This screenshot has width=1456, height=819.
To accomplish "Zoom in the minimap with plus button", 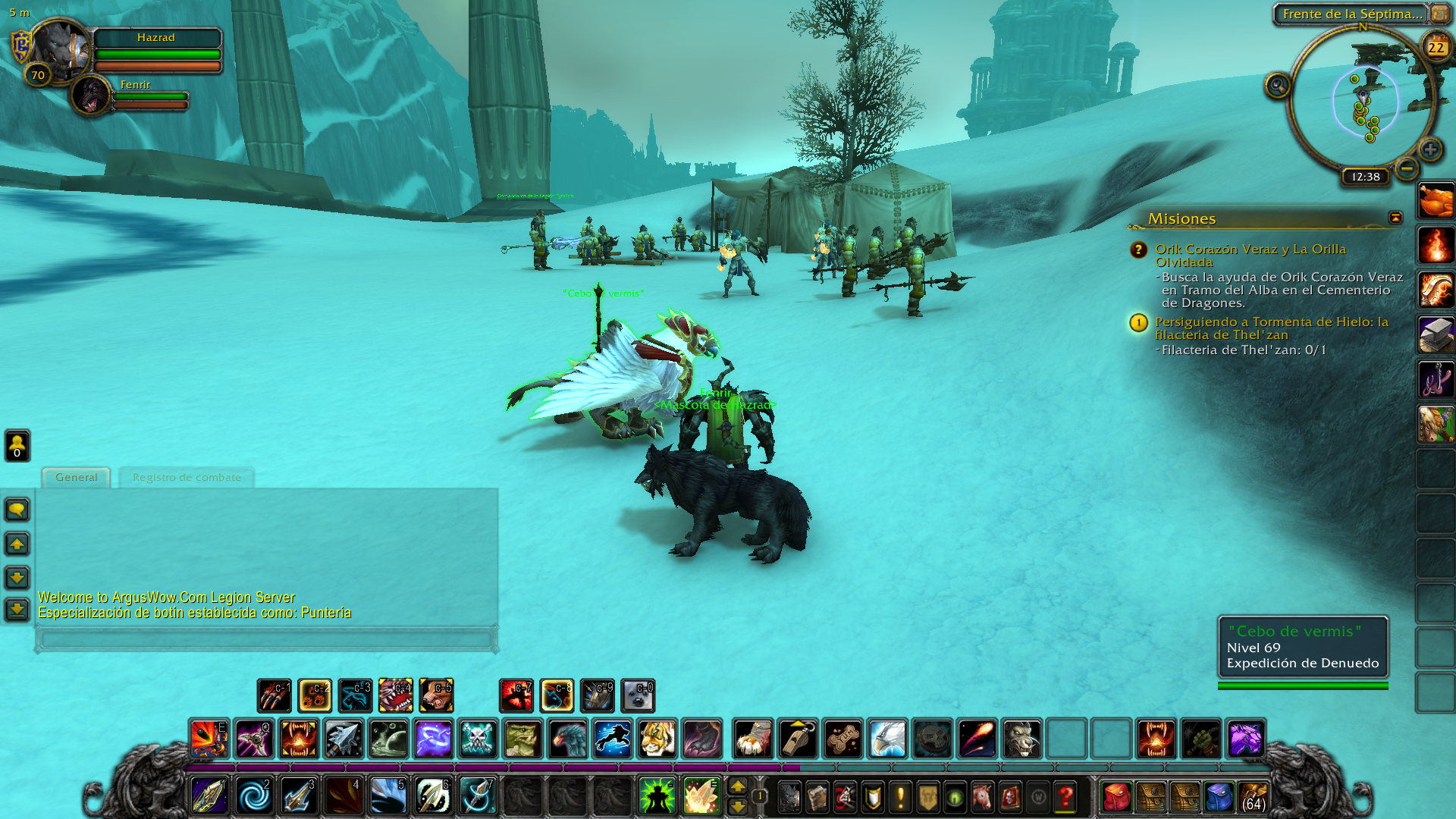I will click(1430, 149).
